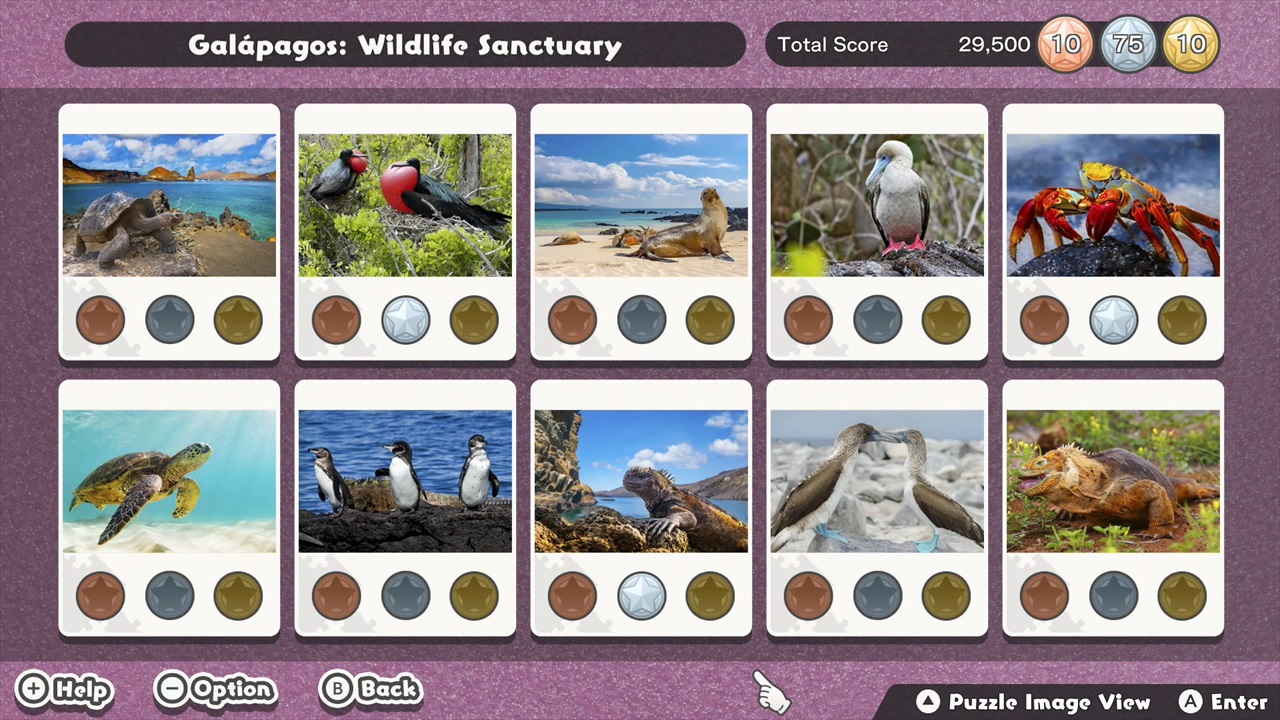Click the silver medal under the red crab puzzle
Screen dimensions: 1280x720
point(1113,319)
